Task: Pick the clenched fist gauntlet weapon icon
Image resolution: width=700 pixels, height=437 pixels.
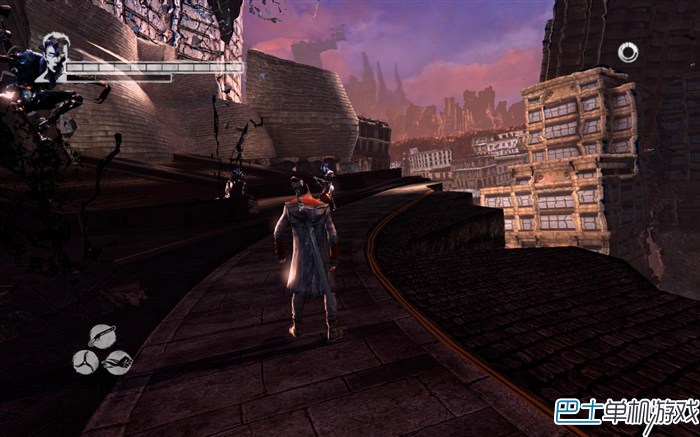Action: coord(118,361)
